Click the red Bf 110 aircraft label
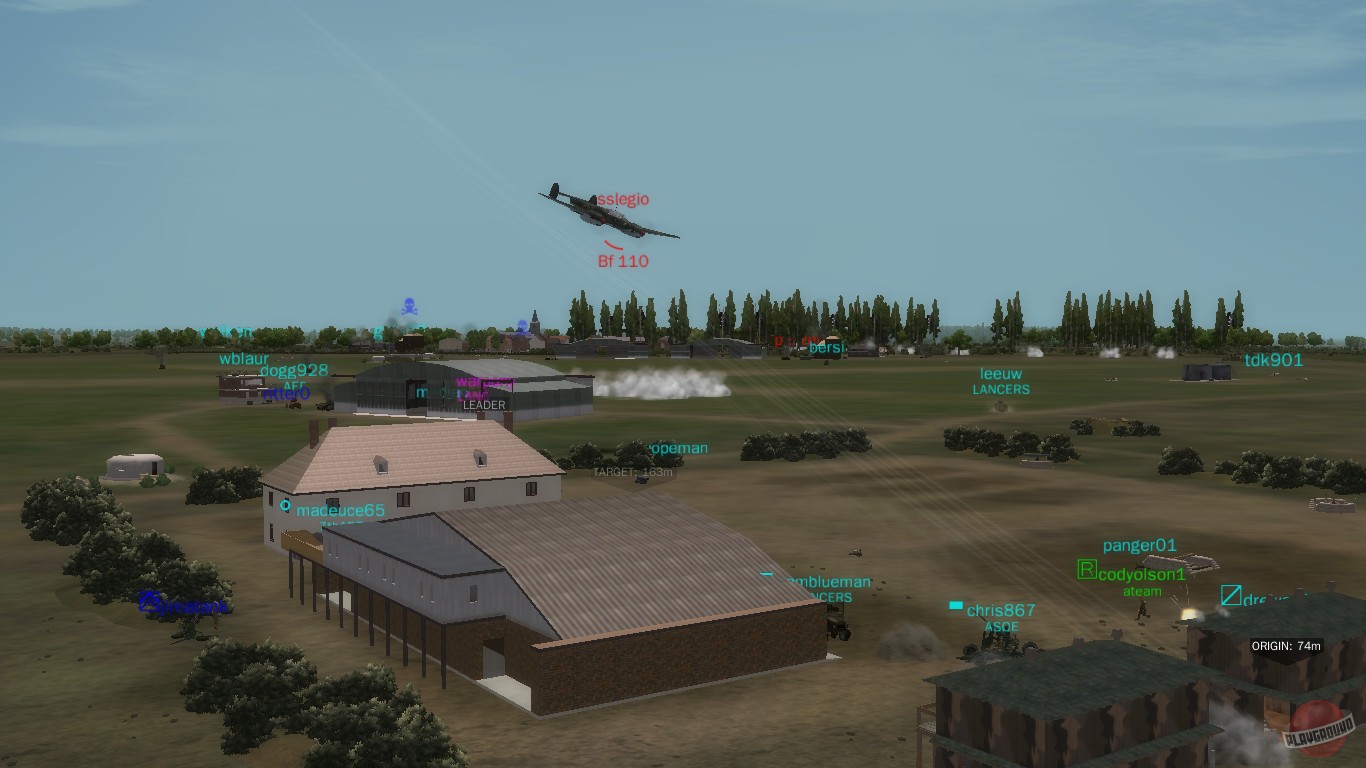 (x=623, y=262)
